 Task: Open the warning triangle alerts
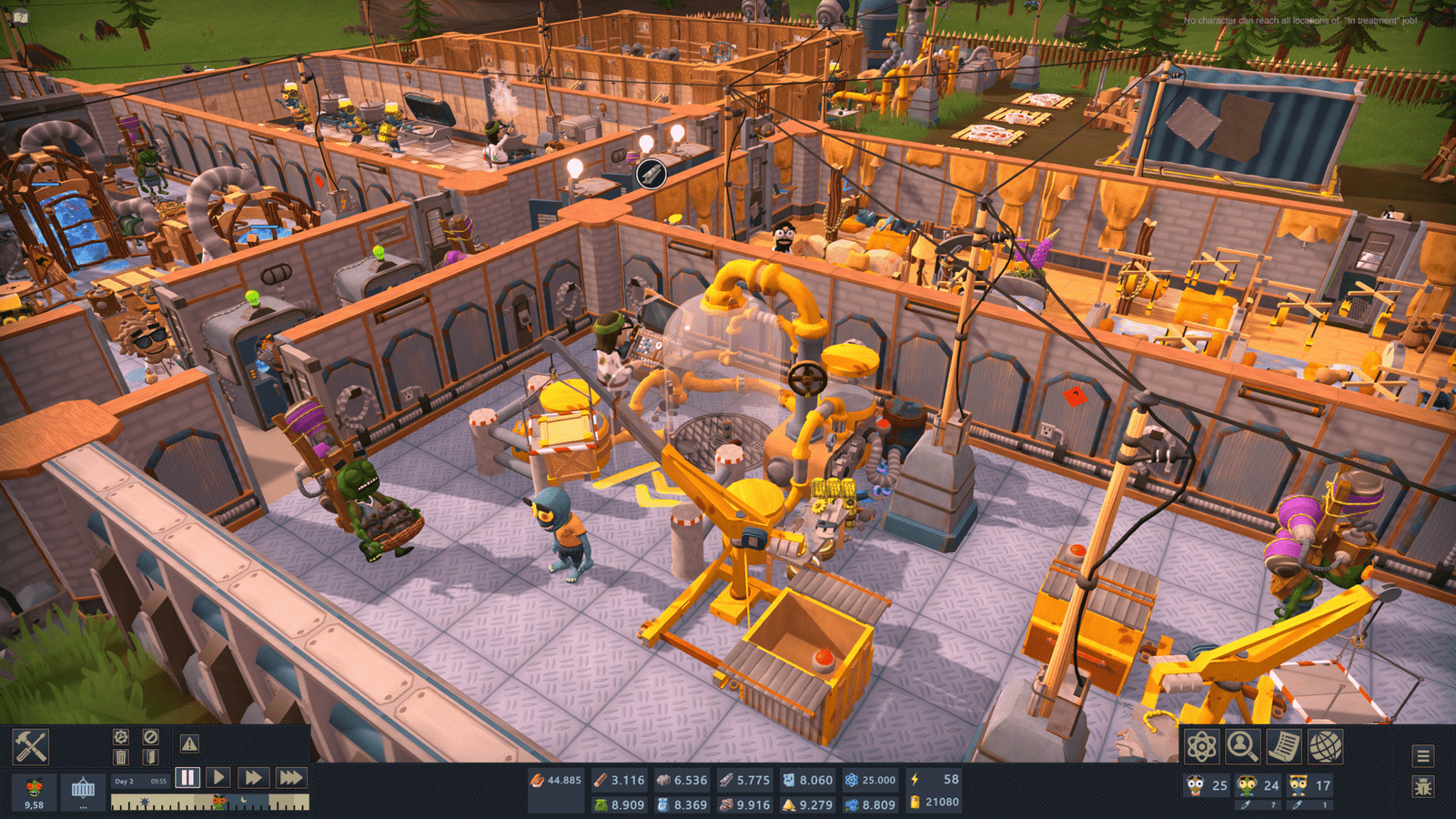(189, 743)
